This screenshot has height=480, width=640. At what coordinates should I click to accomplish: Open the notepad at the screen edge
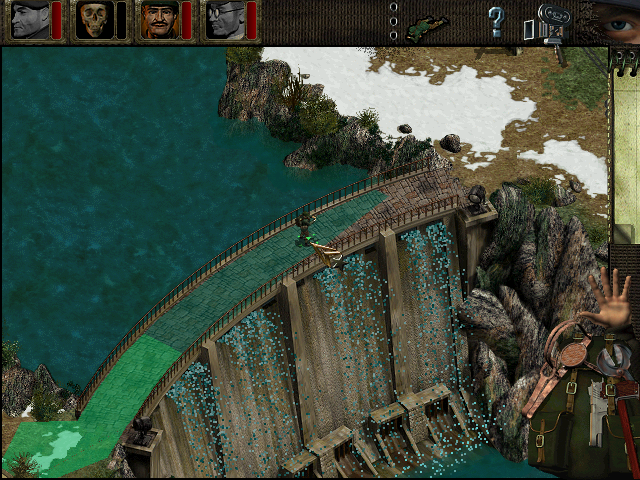(627, 150)
